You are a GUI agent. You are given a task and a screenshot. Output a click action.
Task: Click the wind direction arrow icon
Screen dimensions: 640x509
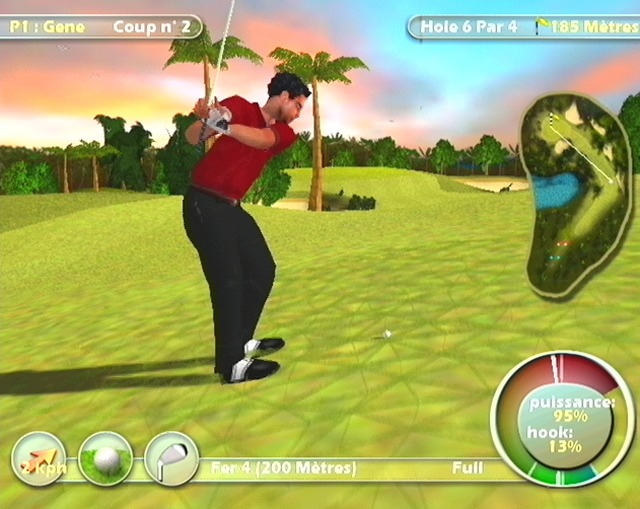[38, 459]
